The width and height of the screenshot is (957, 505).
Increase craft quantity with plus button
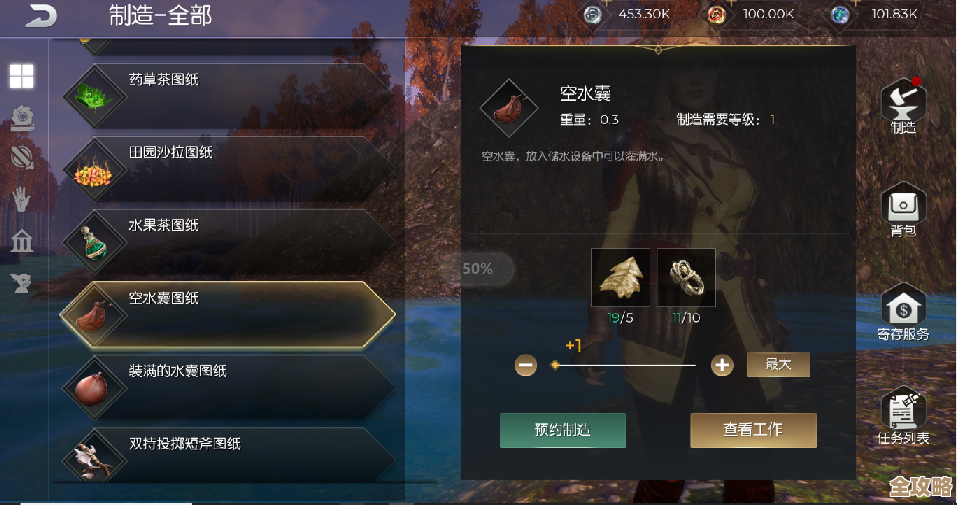tap(722, 365)
